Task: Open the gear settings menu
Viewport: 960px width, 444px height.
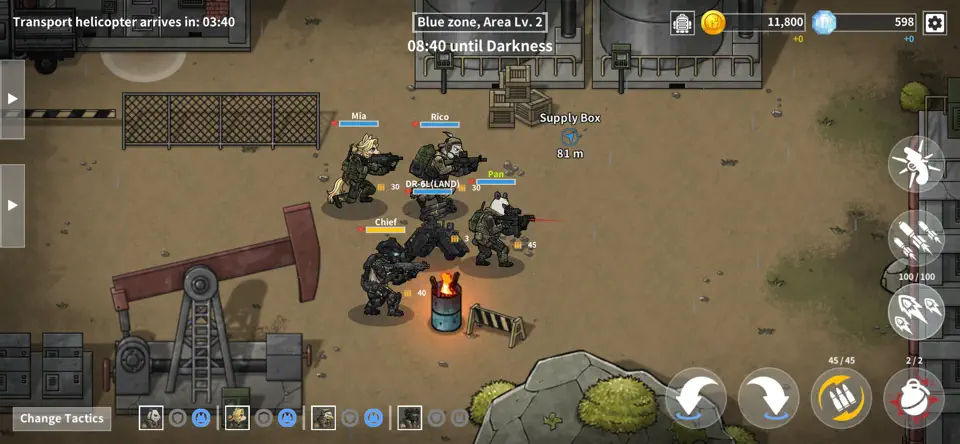Action: (x=934, y=22)
